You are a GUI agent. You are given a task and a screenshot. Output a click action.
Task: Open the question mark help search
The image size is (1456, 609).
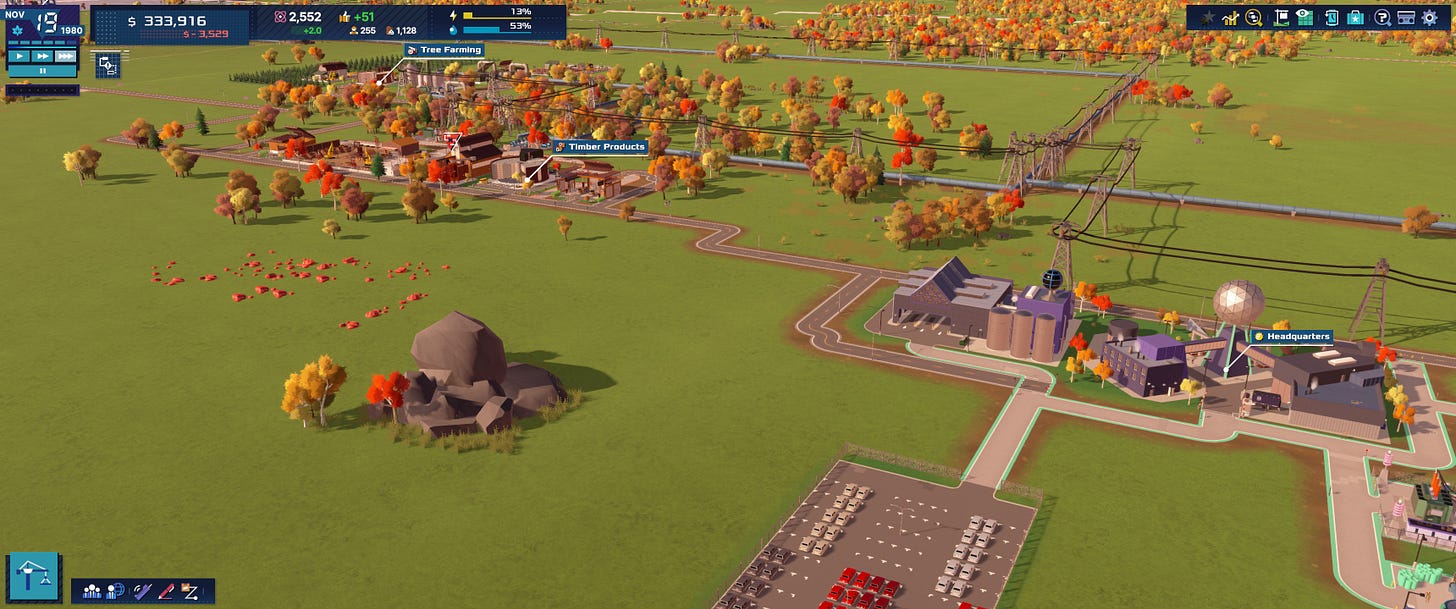[1382, 17]
